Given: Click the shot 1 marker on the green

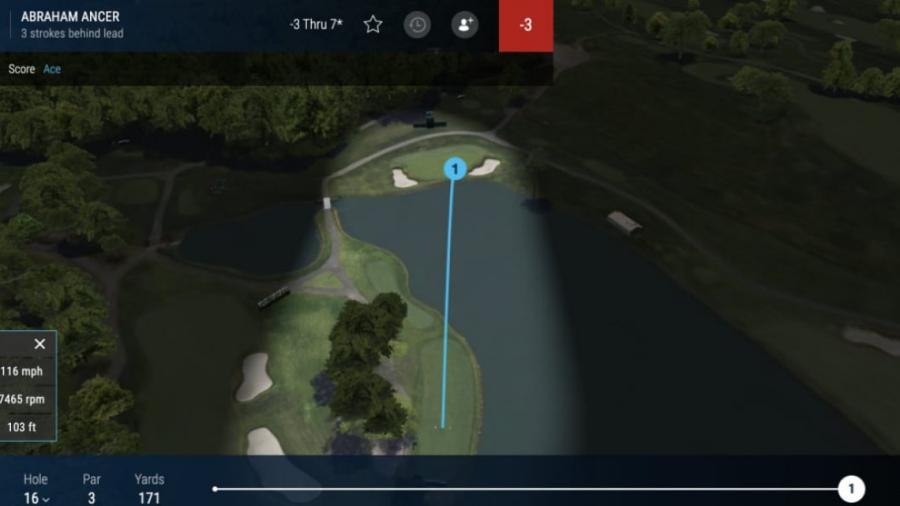Looking at the screenshot, I should point(455,169).
